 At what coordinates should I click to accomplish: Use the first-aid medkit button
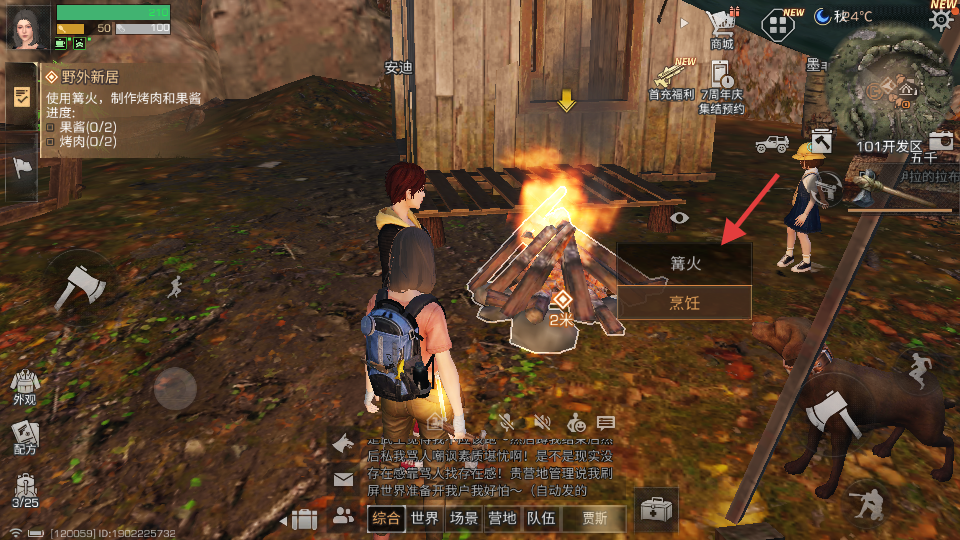[657, 510]
